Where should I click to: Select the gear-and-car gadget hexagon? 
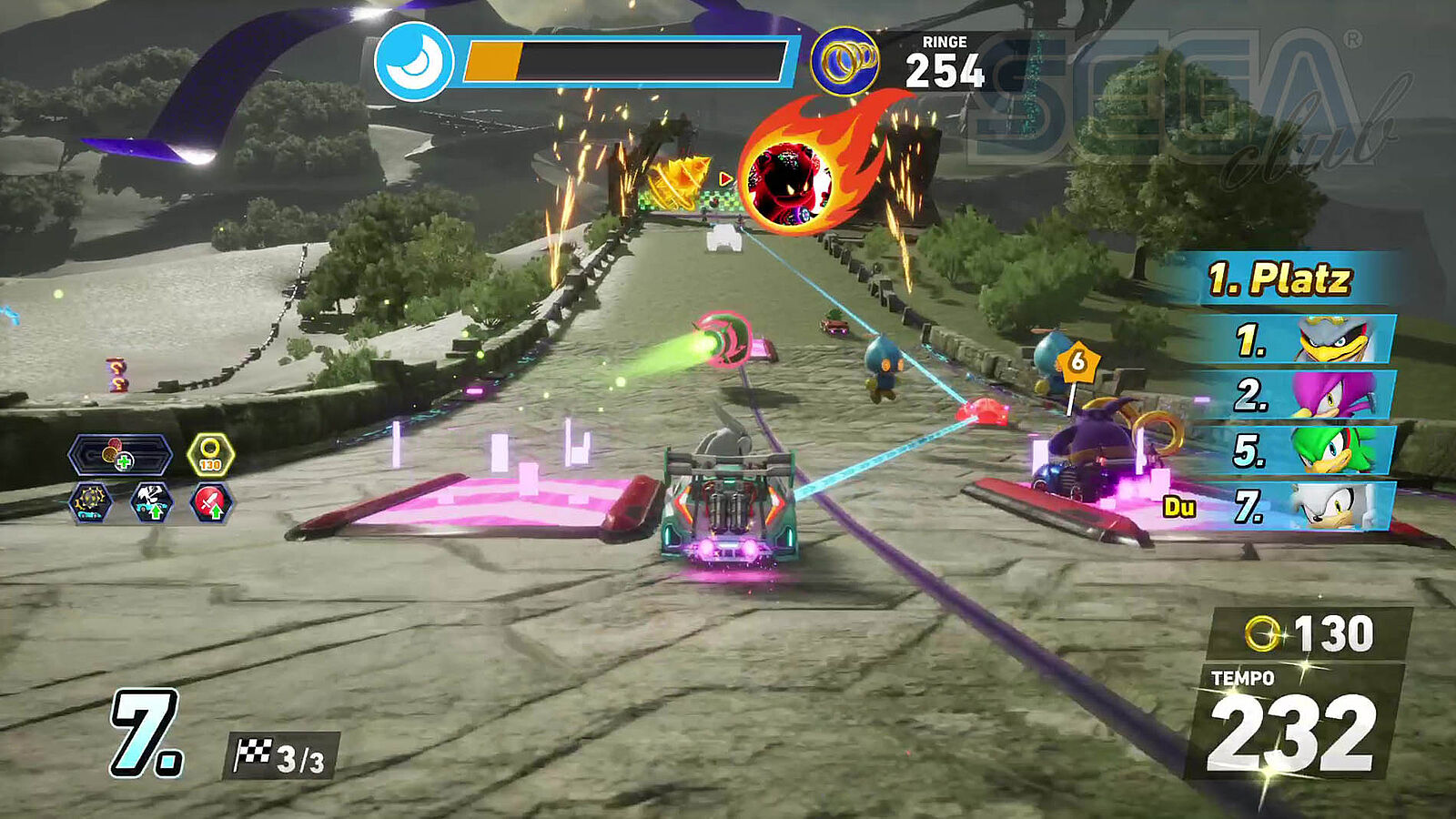tap(91, 502)
